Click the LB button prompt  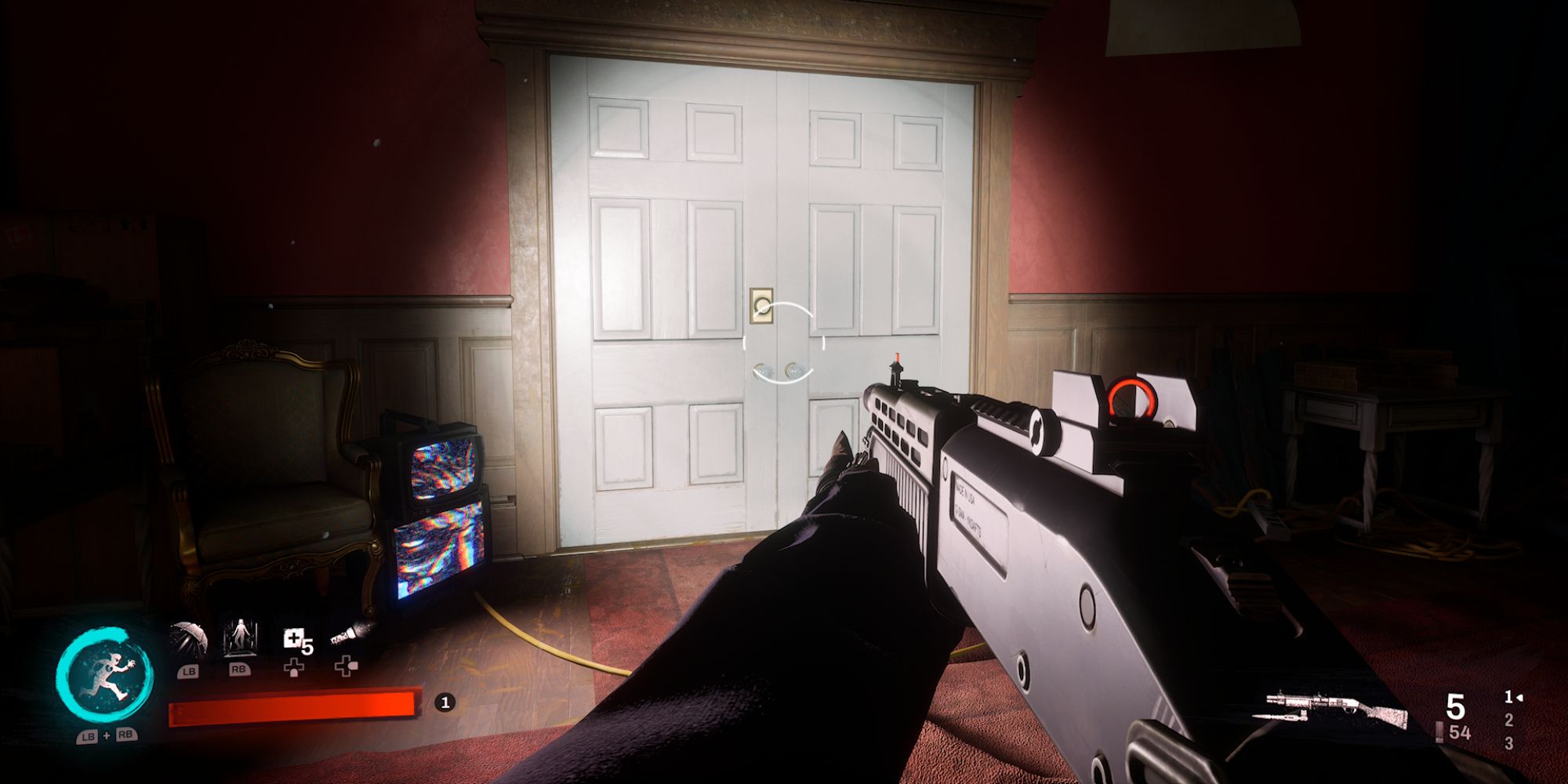pyautogui.click(x=187, y=671)
